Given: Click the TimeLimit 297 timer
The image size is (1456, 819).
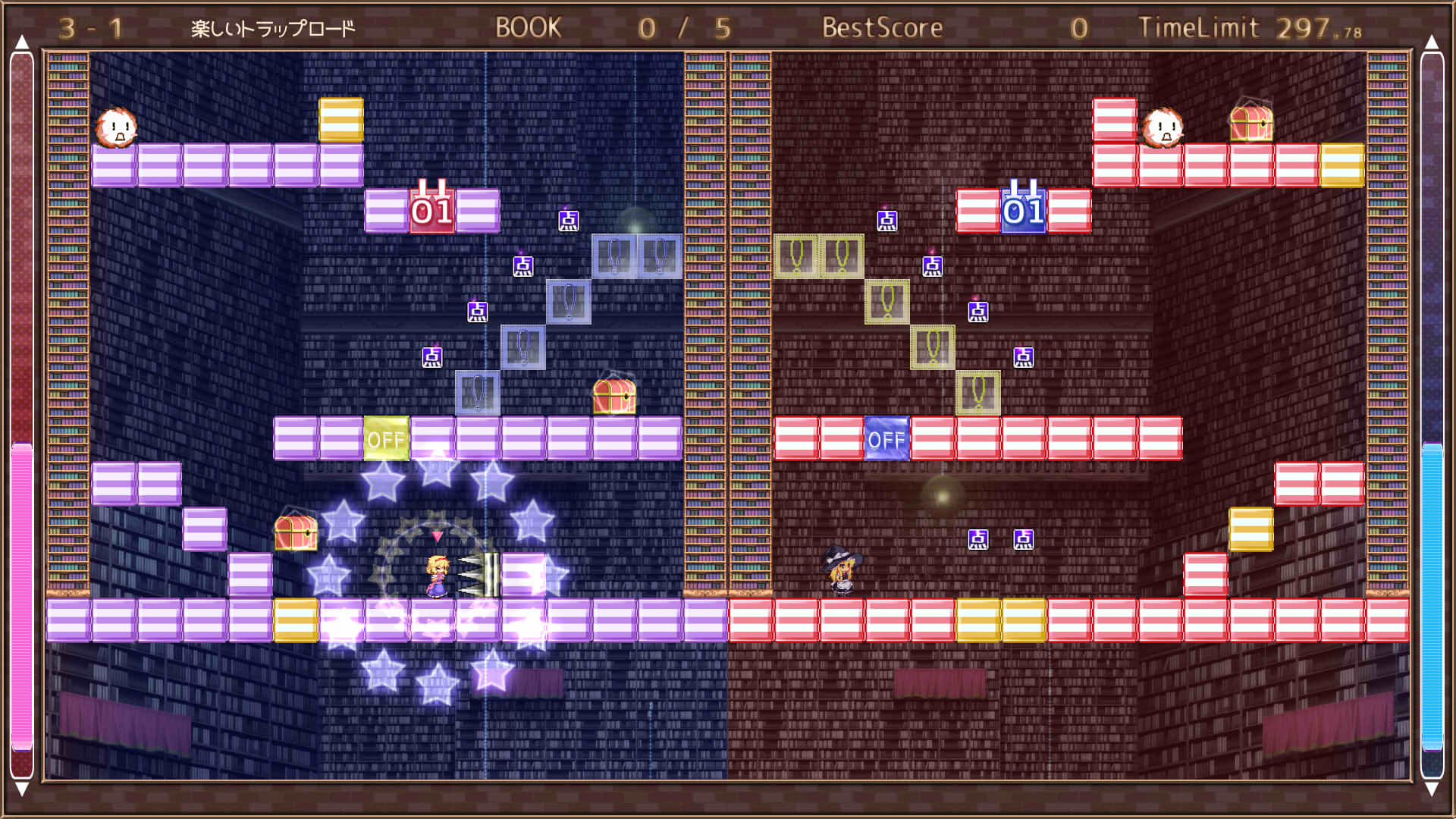Looking at the screenshot, I should pos(1251,27).
